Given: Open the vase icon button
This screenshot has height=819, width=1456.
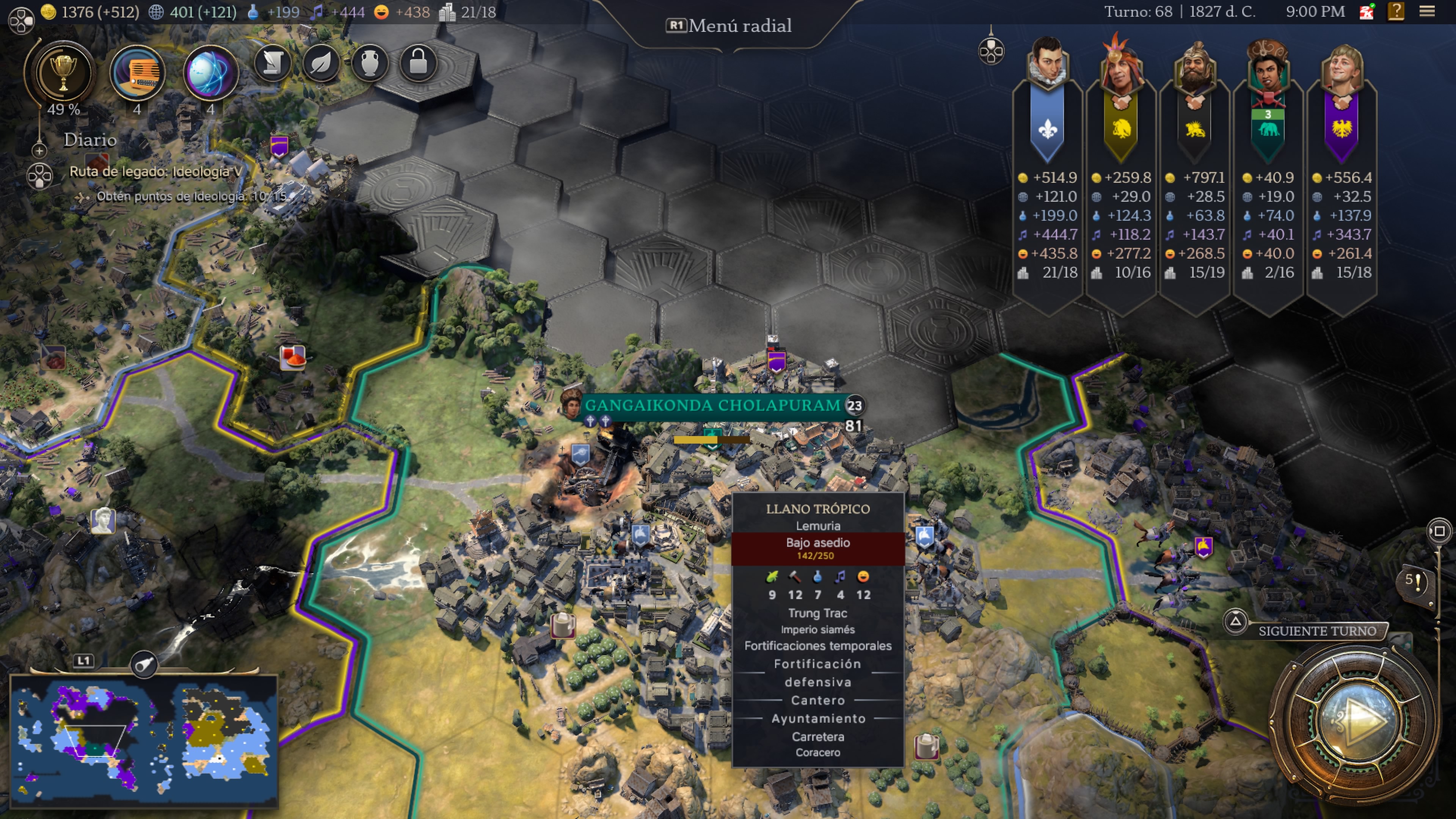Looking at the screenshot, I should 370,63.
